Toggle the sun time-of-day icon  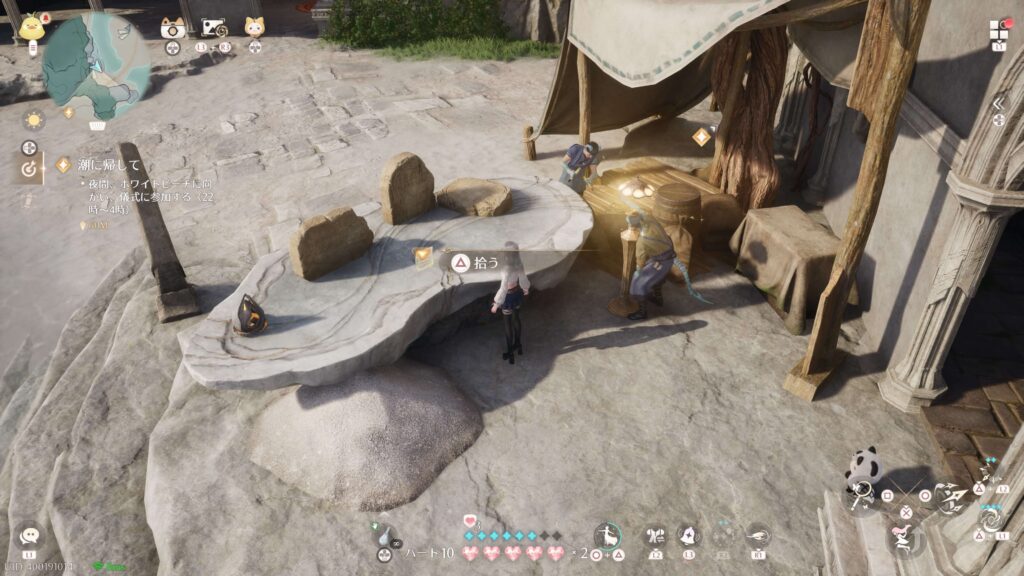tap(35, 119)
